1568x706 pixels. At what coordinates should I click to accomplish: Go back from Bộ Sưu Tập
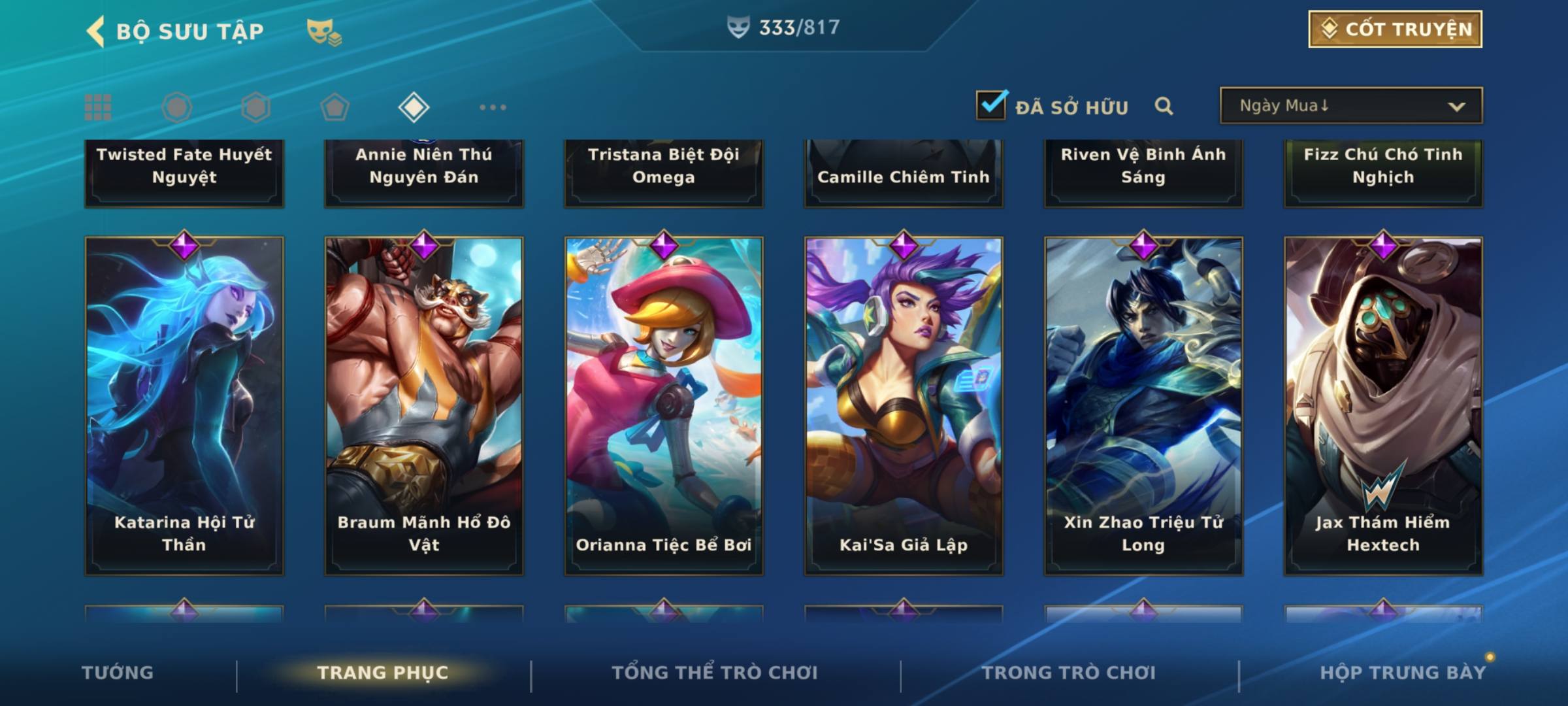click(x=96, y=31)
